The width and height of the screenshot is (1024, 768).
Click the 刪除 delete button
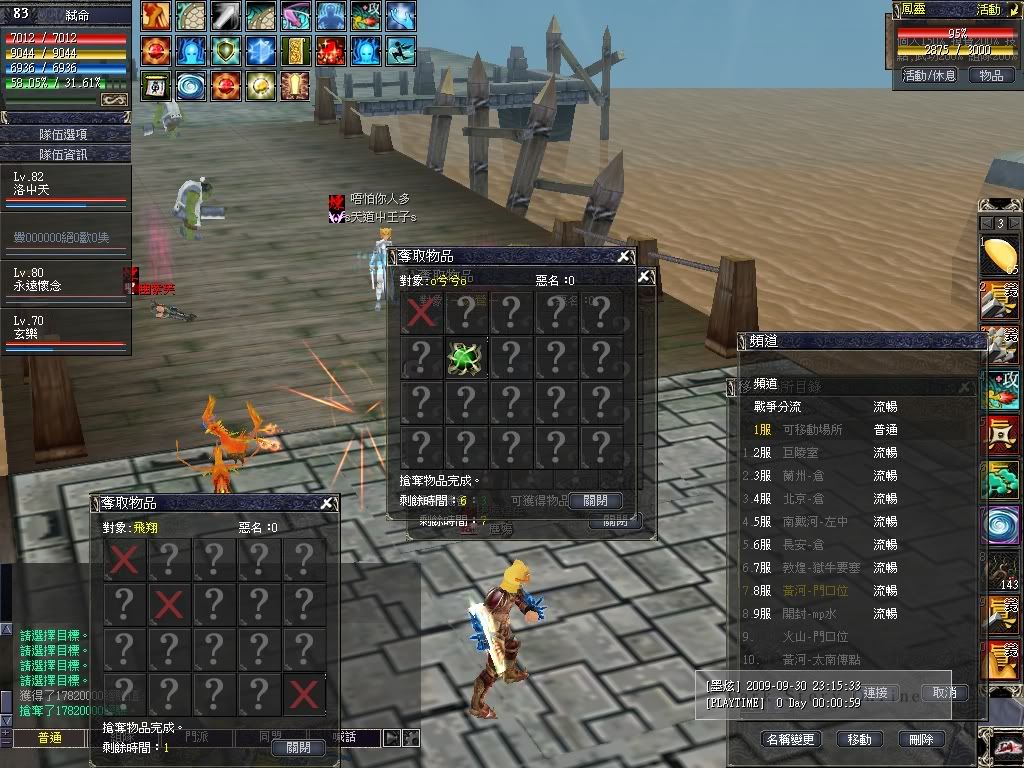(x=921, y=740)
